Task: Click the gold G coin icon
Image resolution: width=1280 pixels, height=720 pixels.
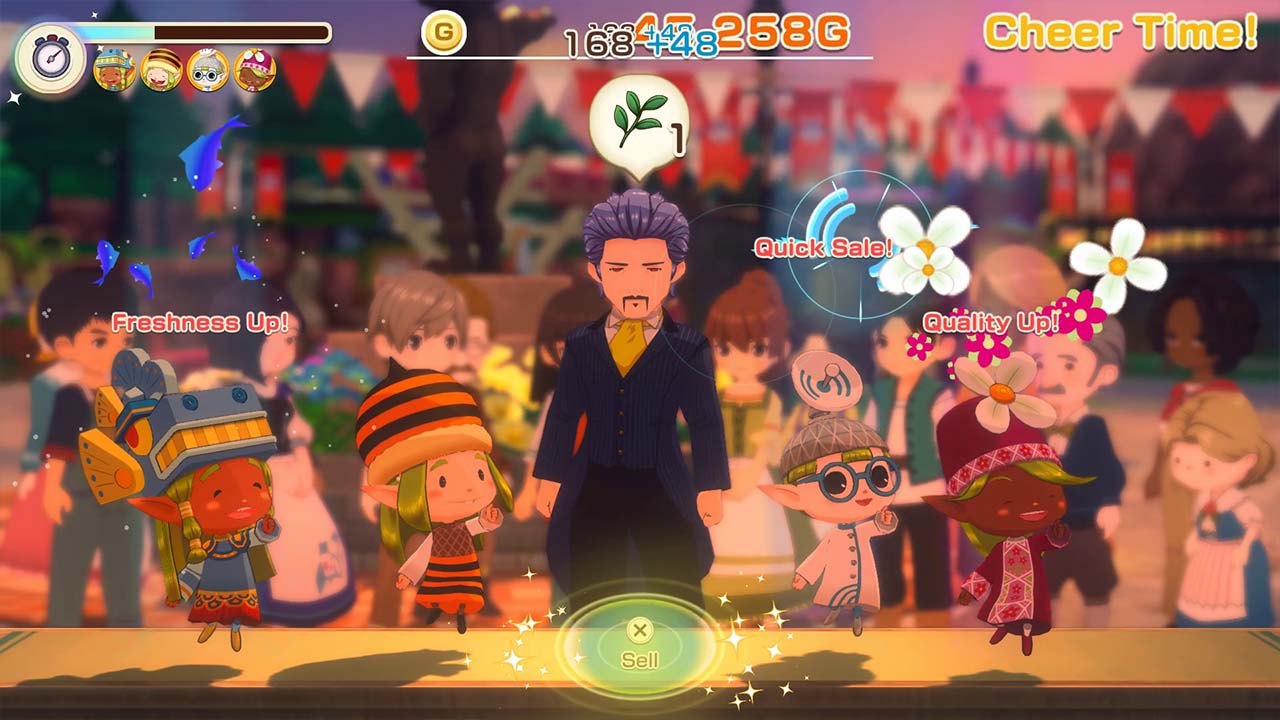Action: 443,34
